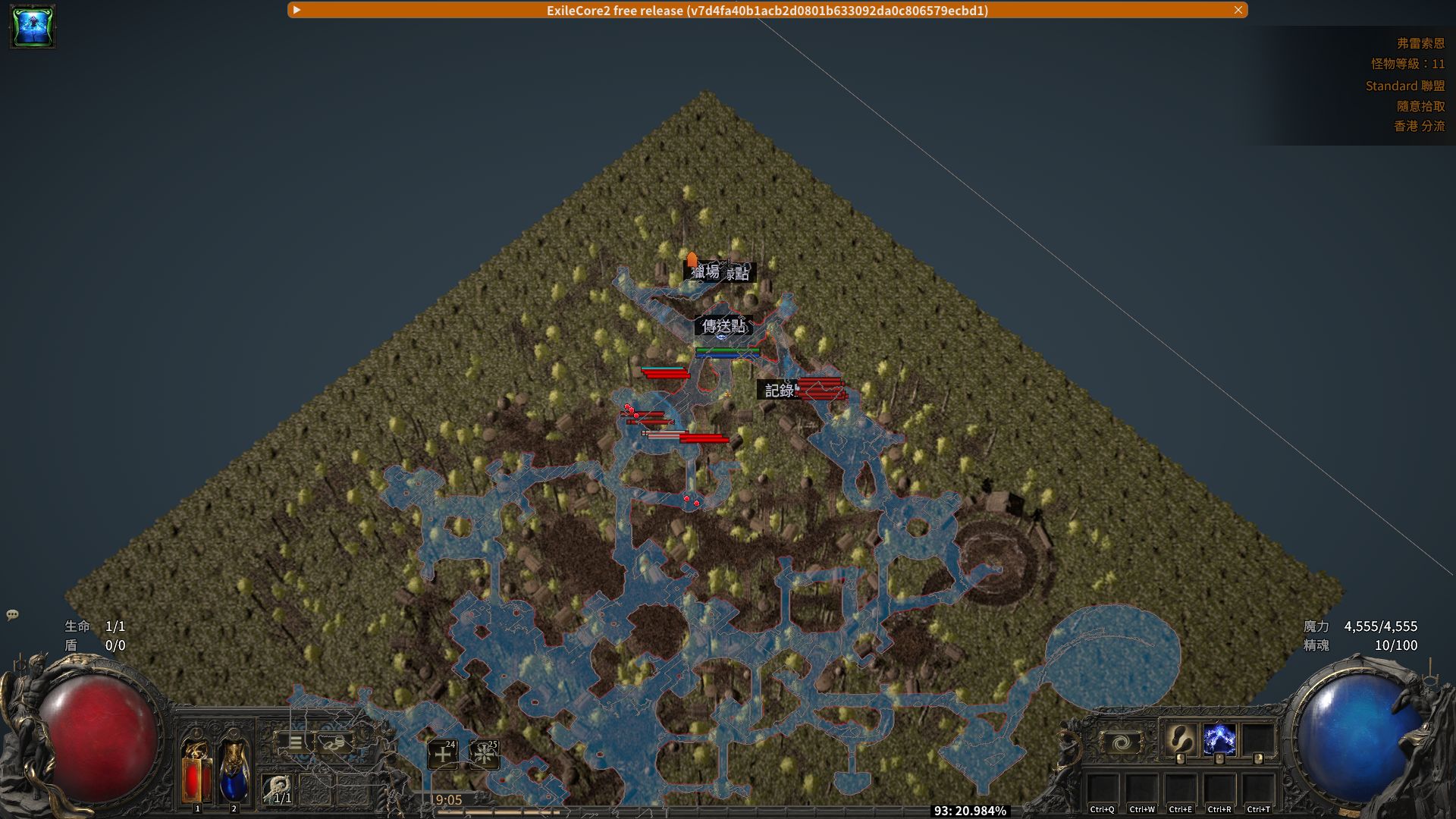Click the snowflake cross icon numbered 25

(484, 755)
